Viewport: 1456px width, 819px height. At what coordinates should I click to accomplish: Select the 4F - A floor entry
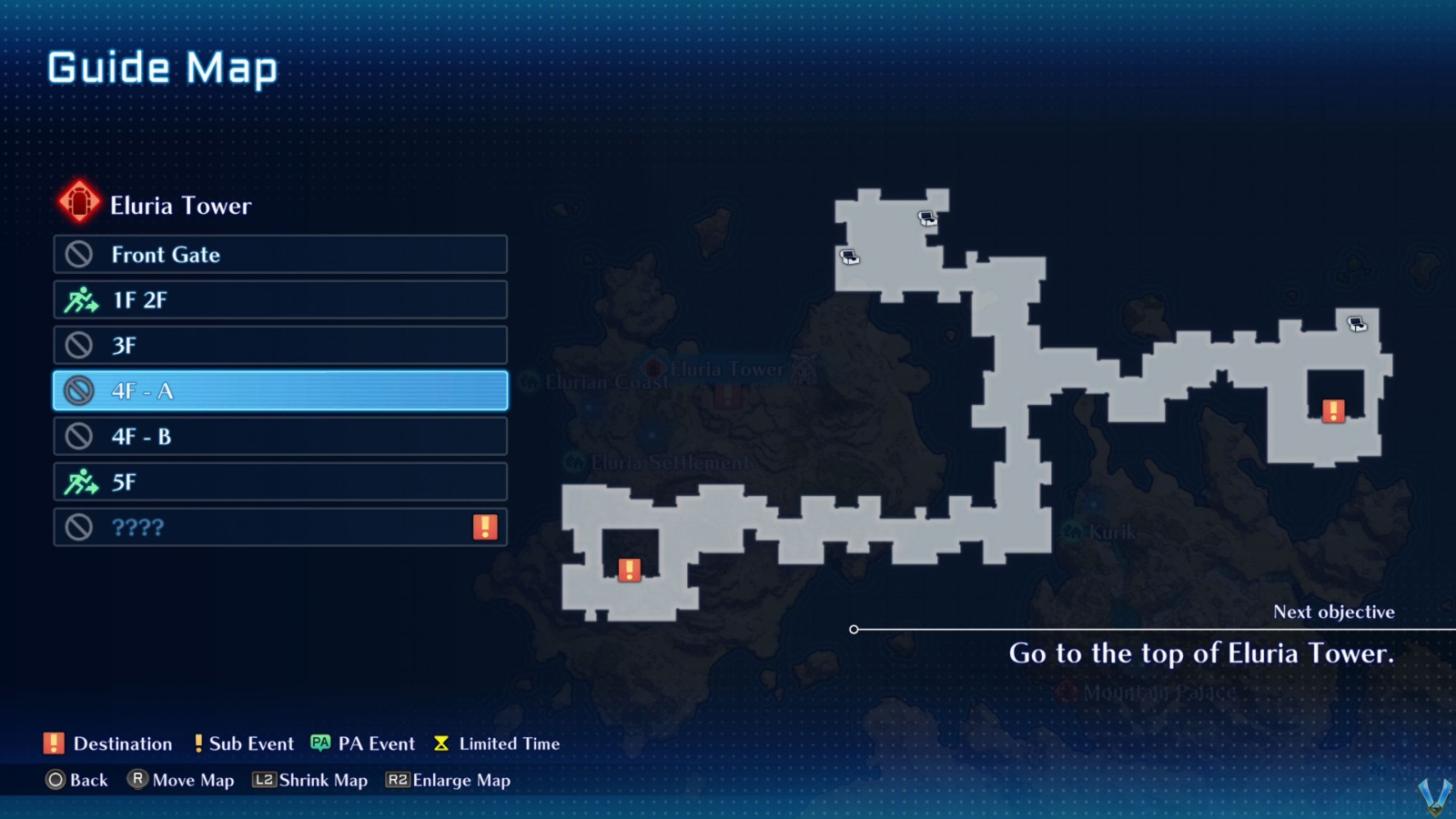279,390
